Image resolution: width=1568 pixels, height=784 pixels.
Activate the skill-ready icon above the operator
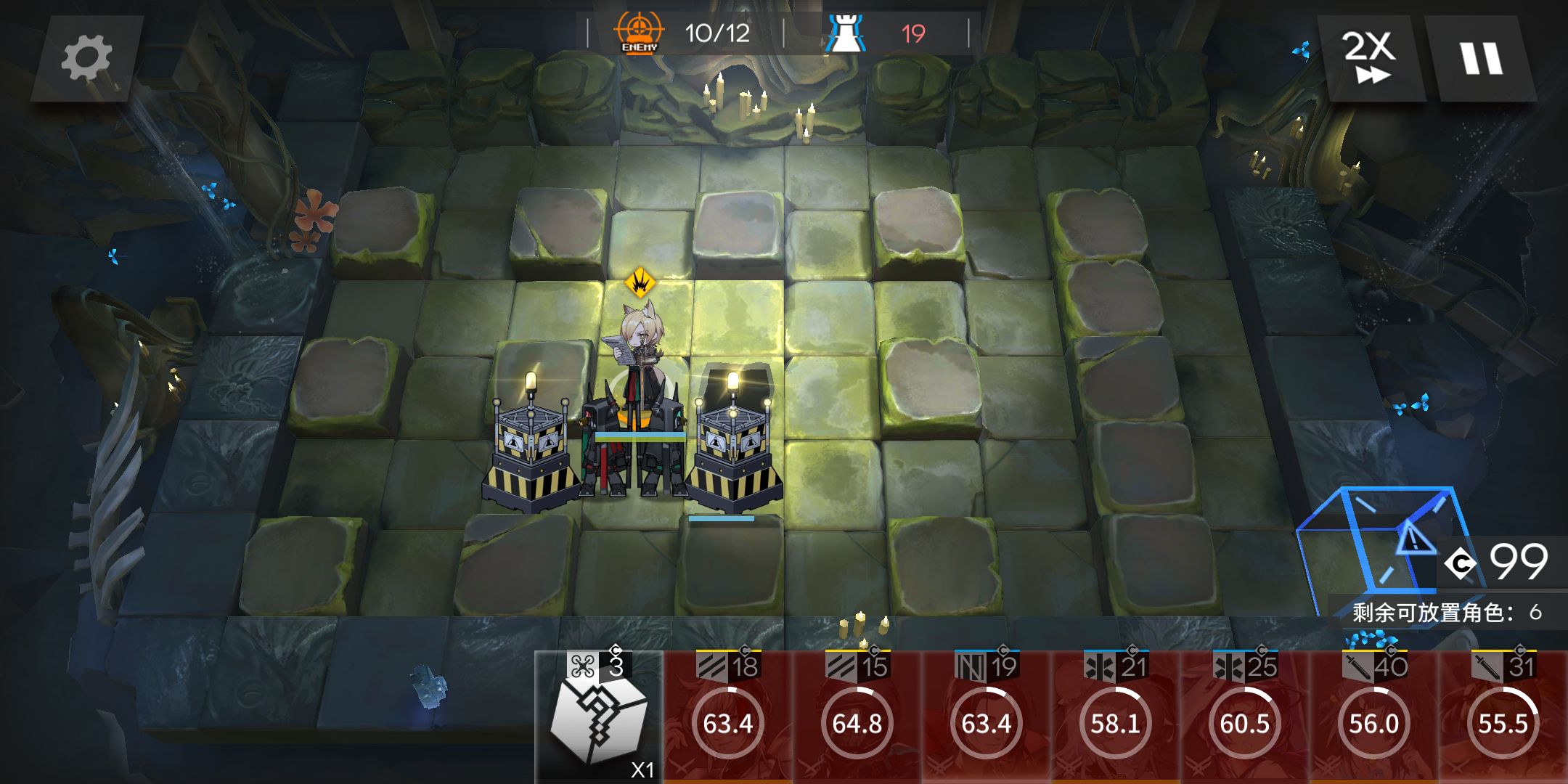(640, 282)
